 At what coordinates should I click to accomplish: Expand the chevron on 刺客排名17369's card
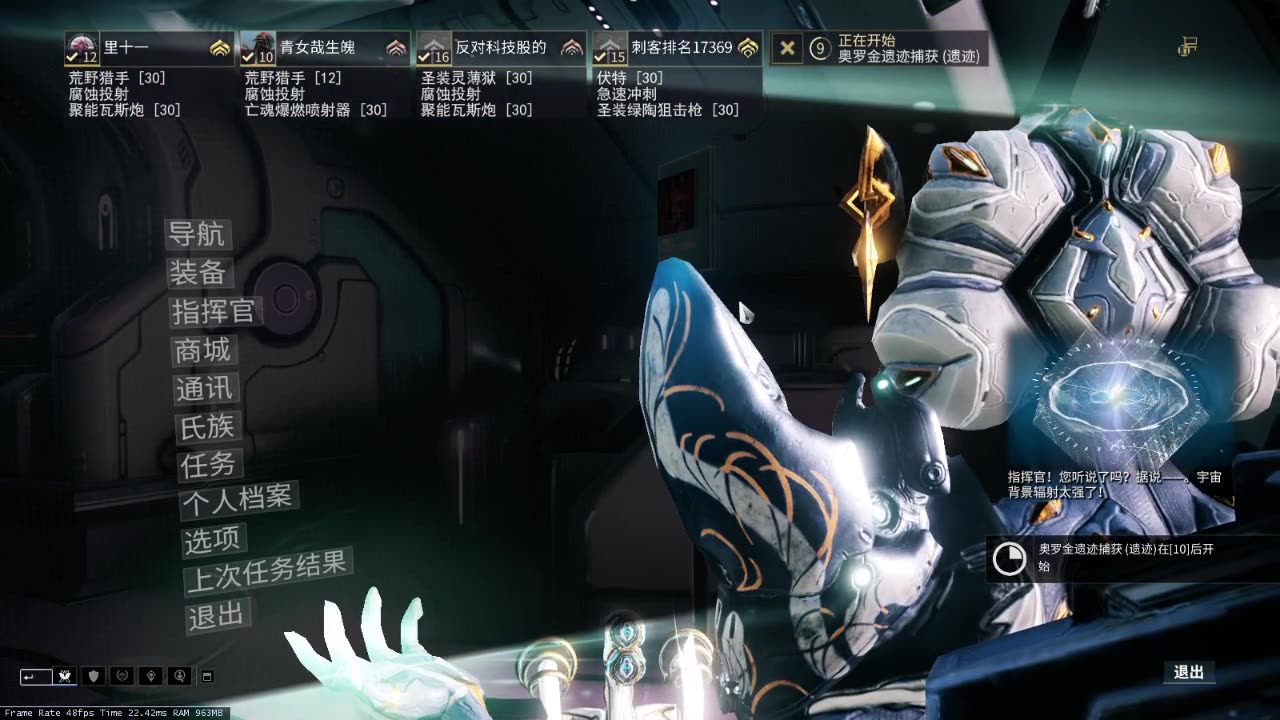748,47
